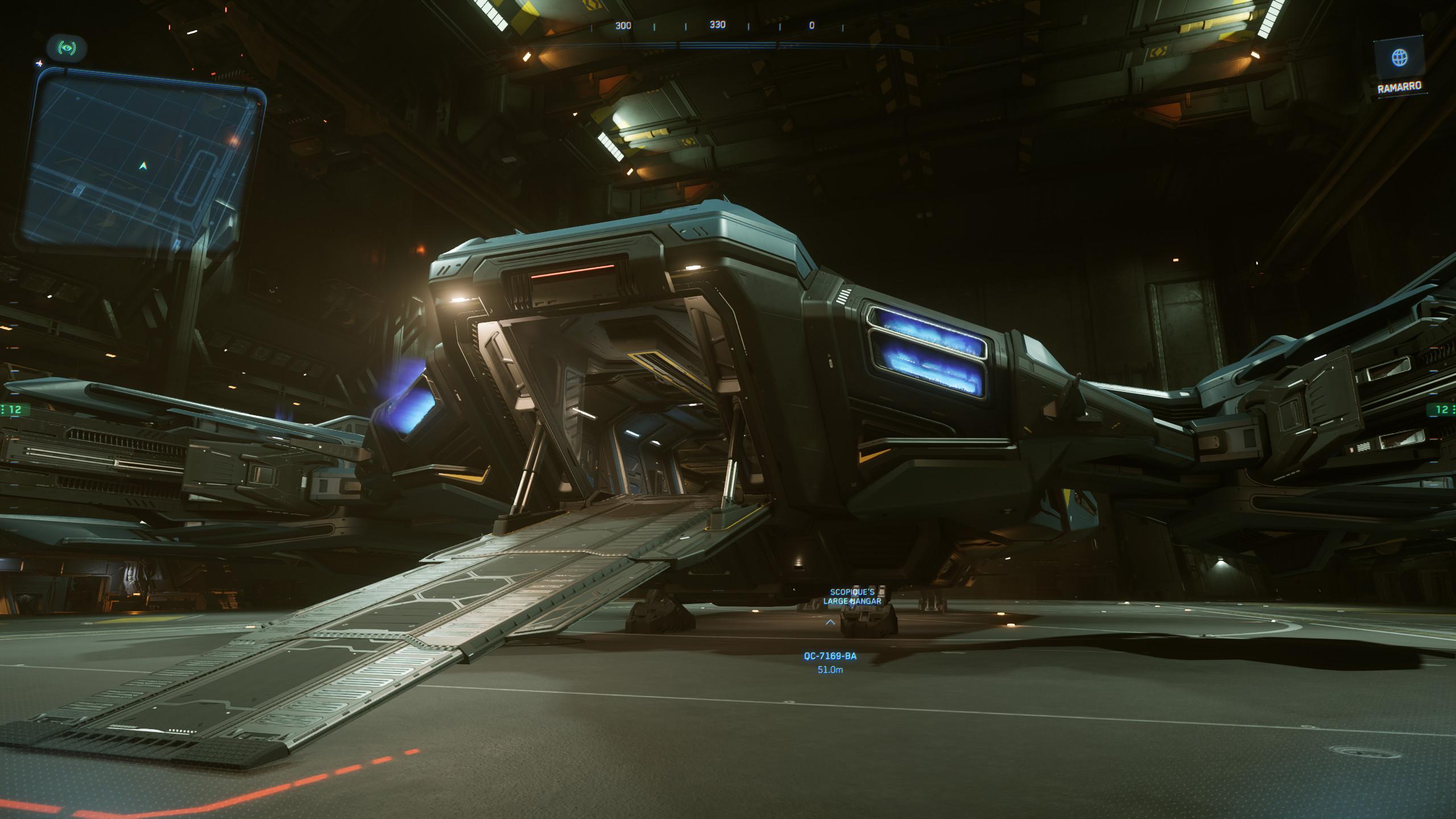Select the green scanner eye icon

67,48
